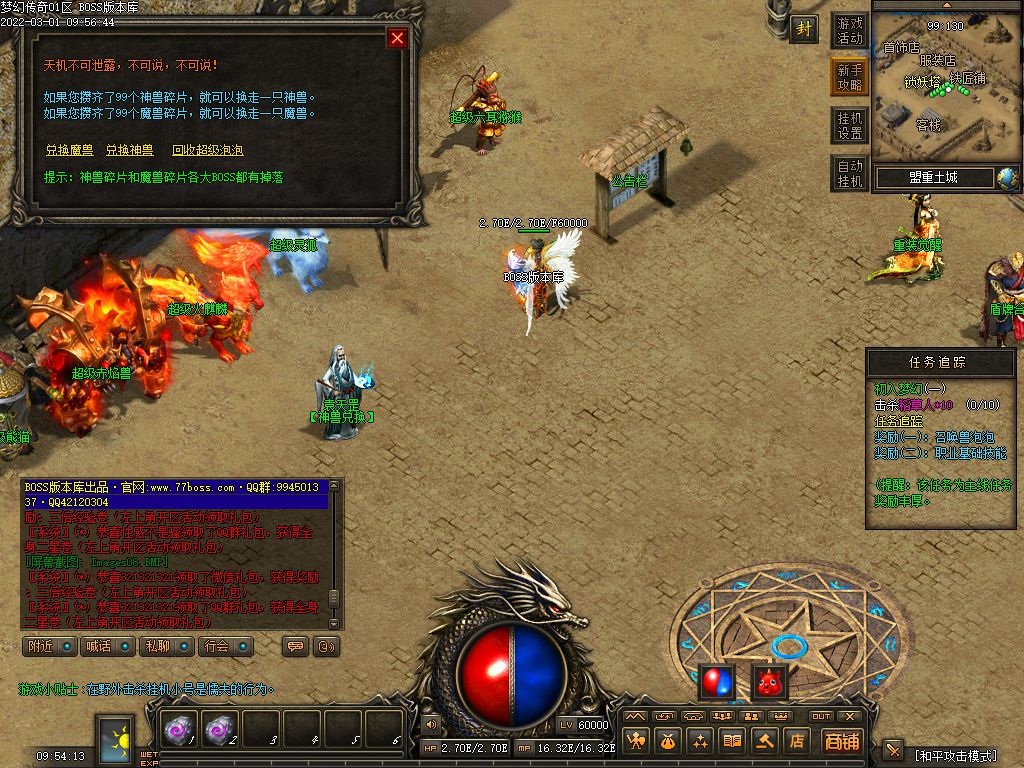Use the stone item in hotbar slot 1
Viewport: 1024px width, 768px height.
click(179, 731)
